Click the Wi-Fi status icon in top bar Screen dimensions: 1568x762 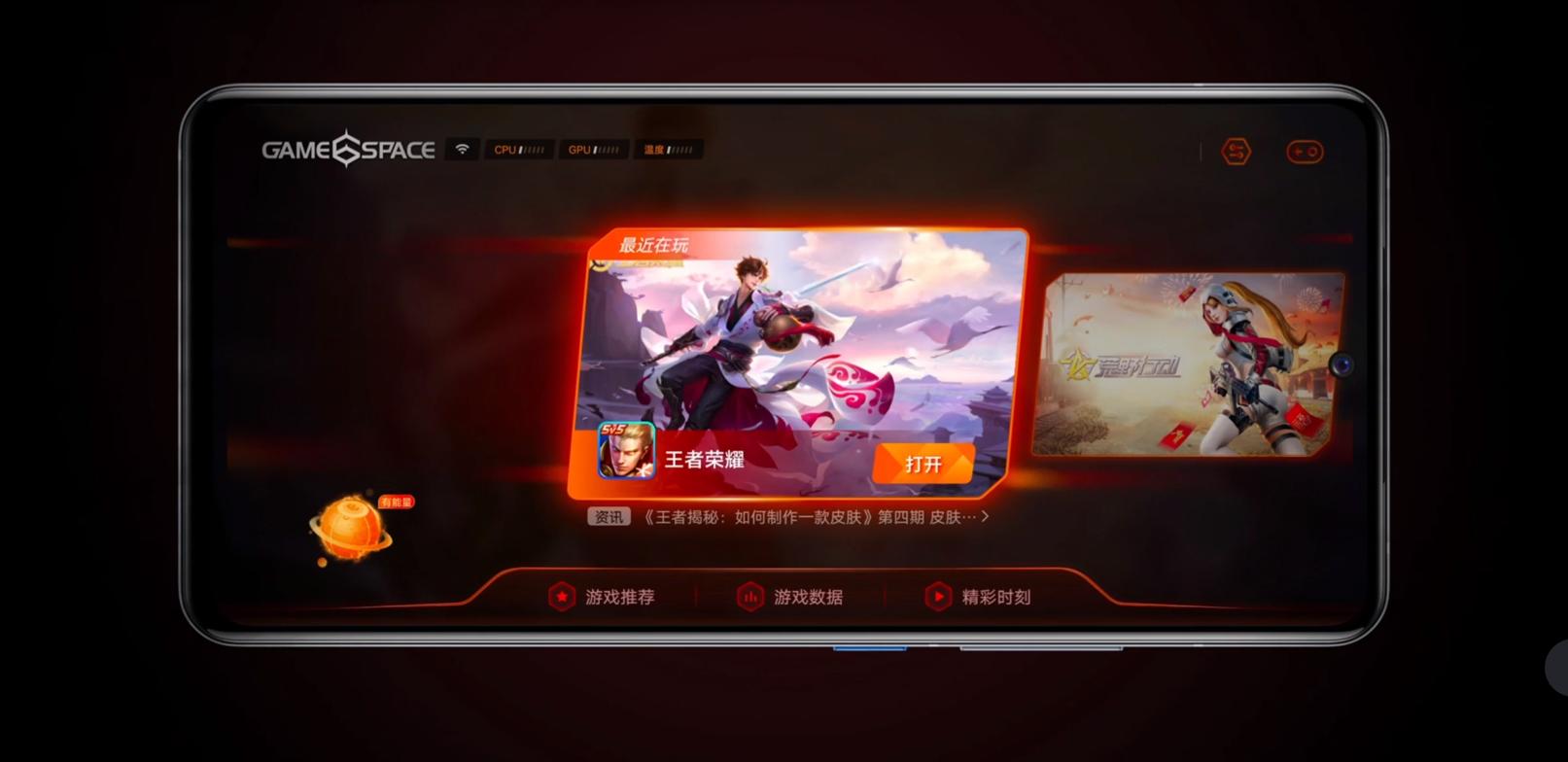coord(462,148)
